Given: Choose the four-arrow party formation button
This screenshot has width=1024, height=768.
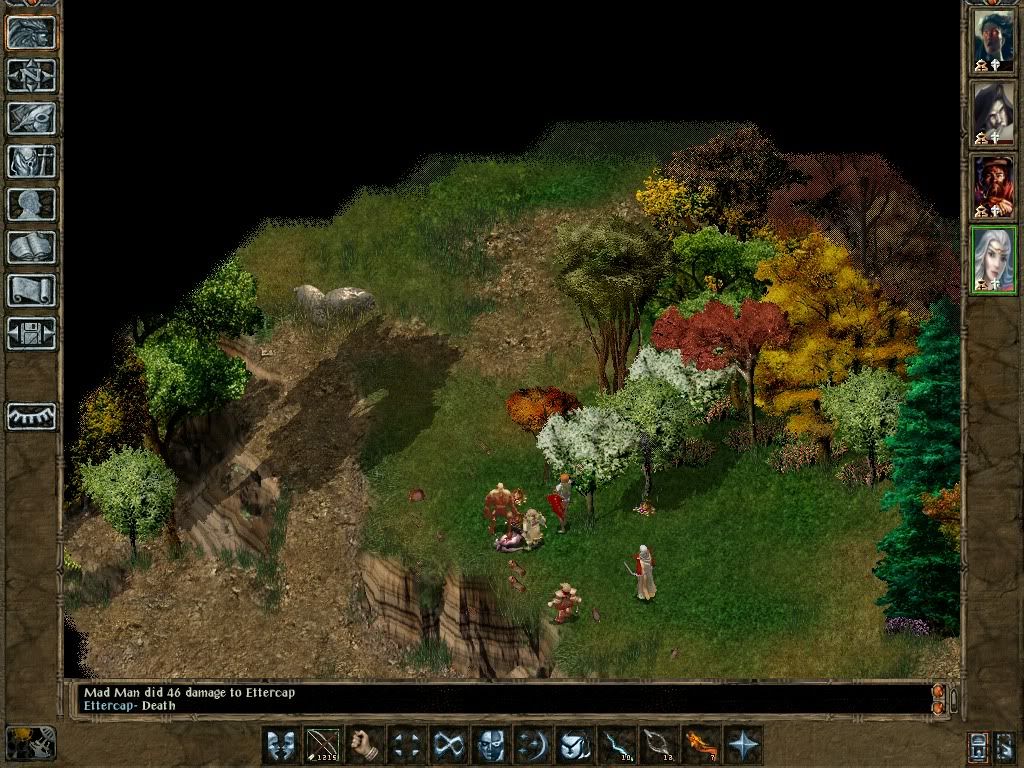Looking at the screenshot, I should tap(406, 745).
